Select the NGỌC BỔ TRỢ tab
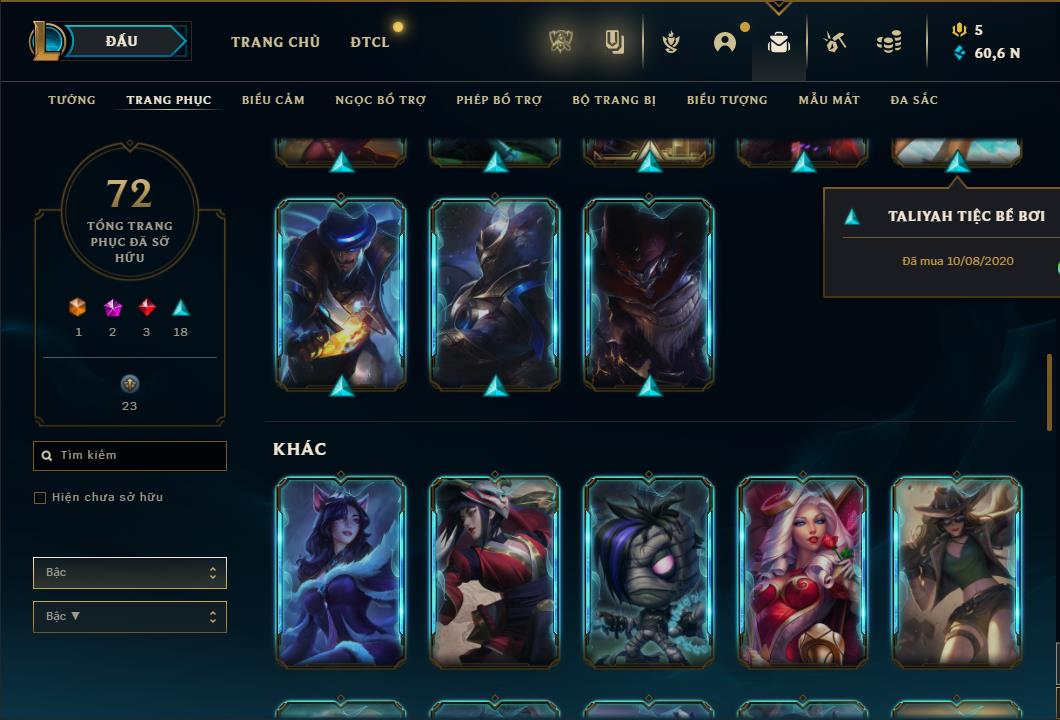 [380, 100]
